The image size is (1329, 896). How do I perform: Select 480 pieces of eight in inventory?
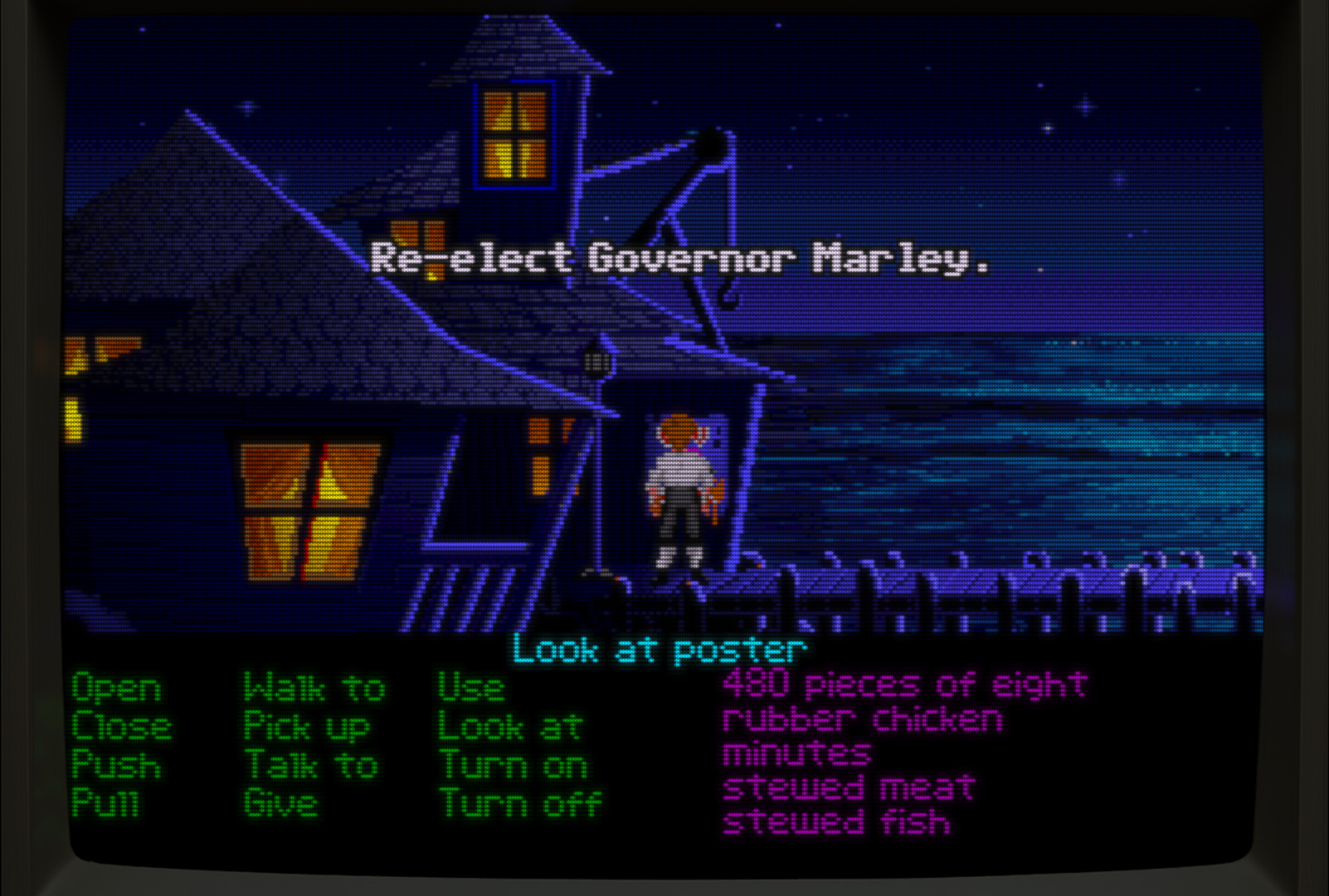904,685
